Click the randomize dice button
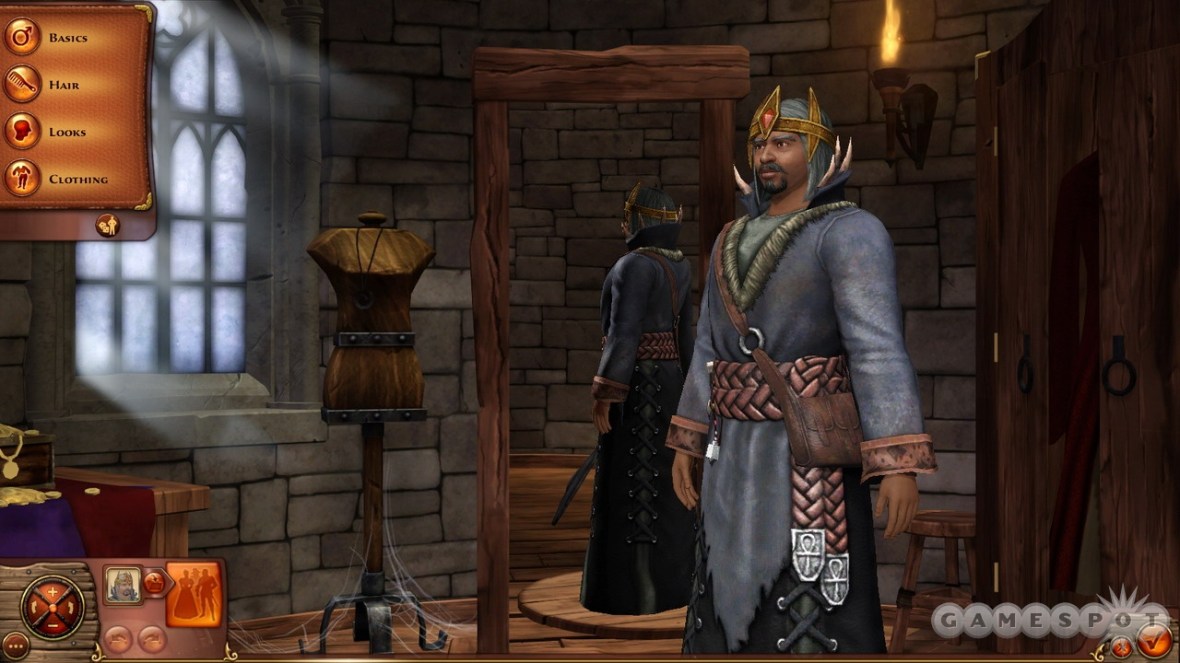The width and height of the screenshot is (1180, 663). 107,225
